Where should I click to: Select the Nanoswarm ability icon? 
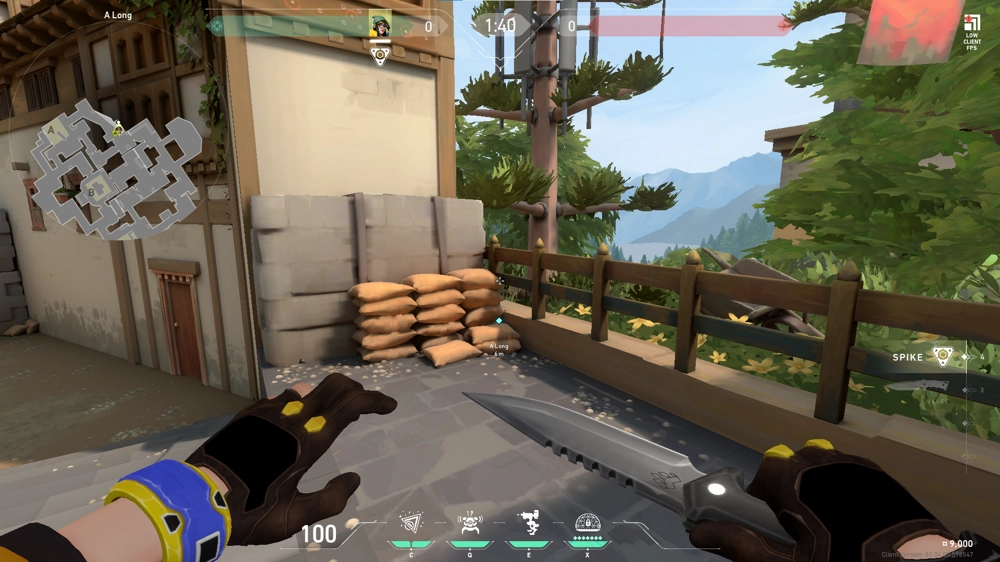tap(411, 524)
